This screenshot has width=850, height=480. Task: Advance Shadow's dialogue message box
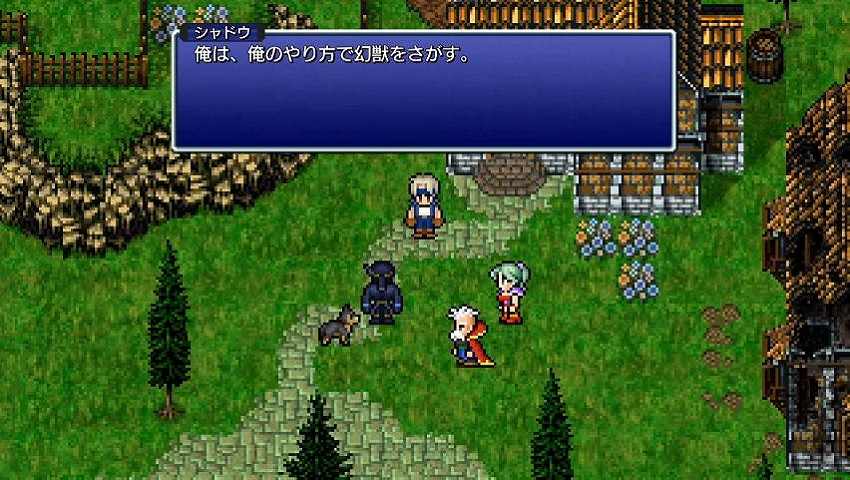click(x=423, y=92)
